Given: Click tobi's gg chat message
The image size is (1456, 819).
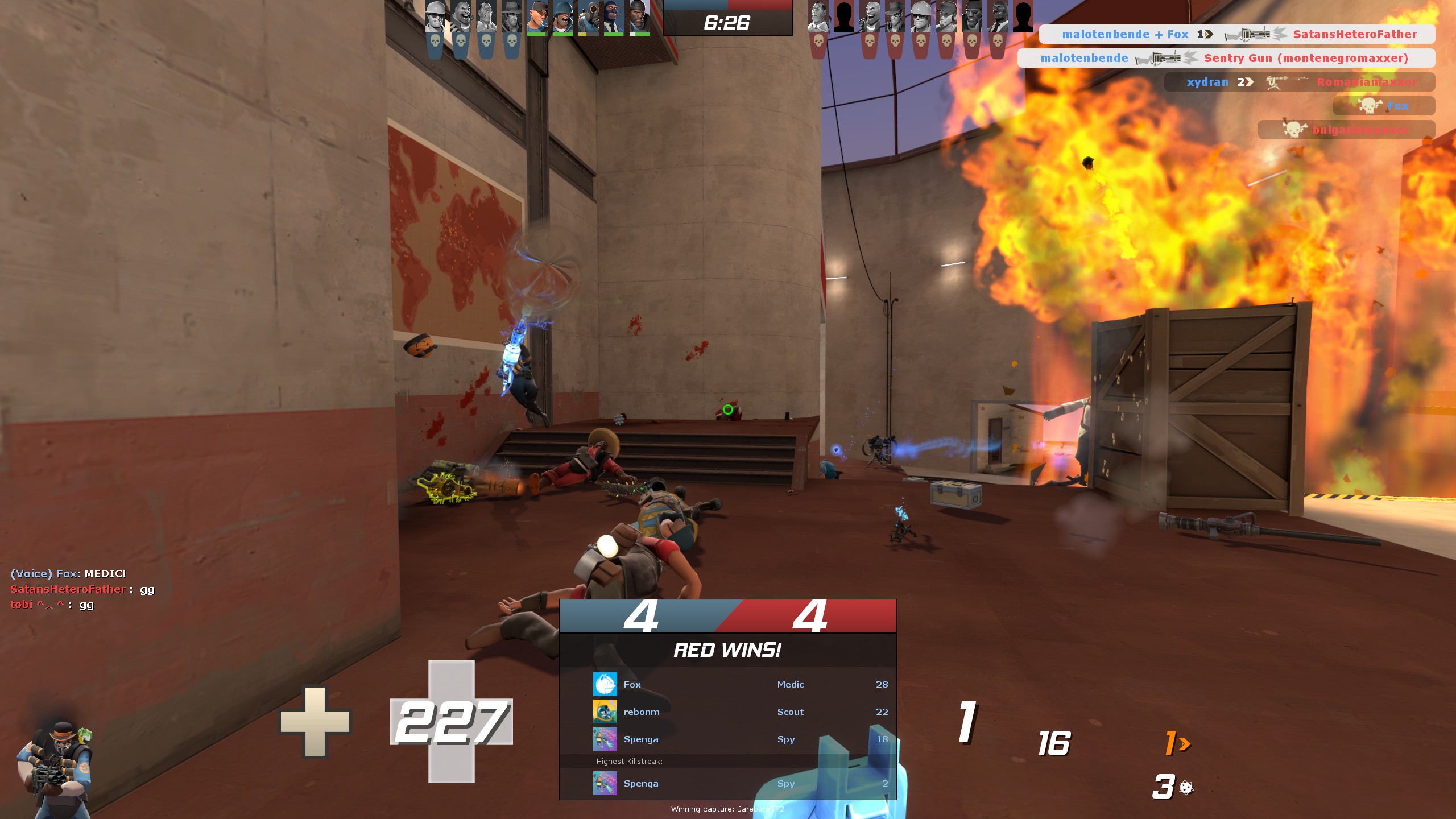Looking at the screenshot, I should pos(52,605).
